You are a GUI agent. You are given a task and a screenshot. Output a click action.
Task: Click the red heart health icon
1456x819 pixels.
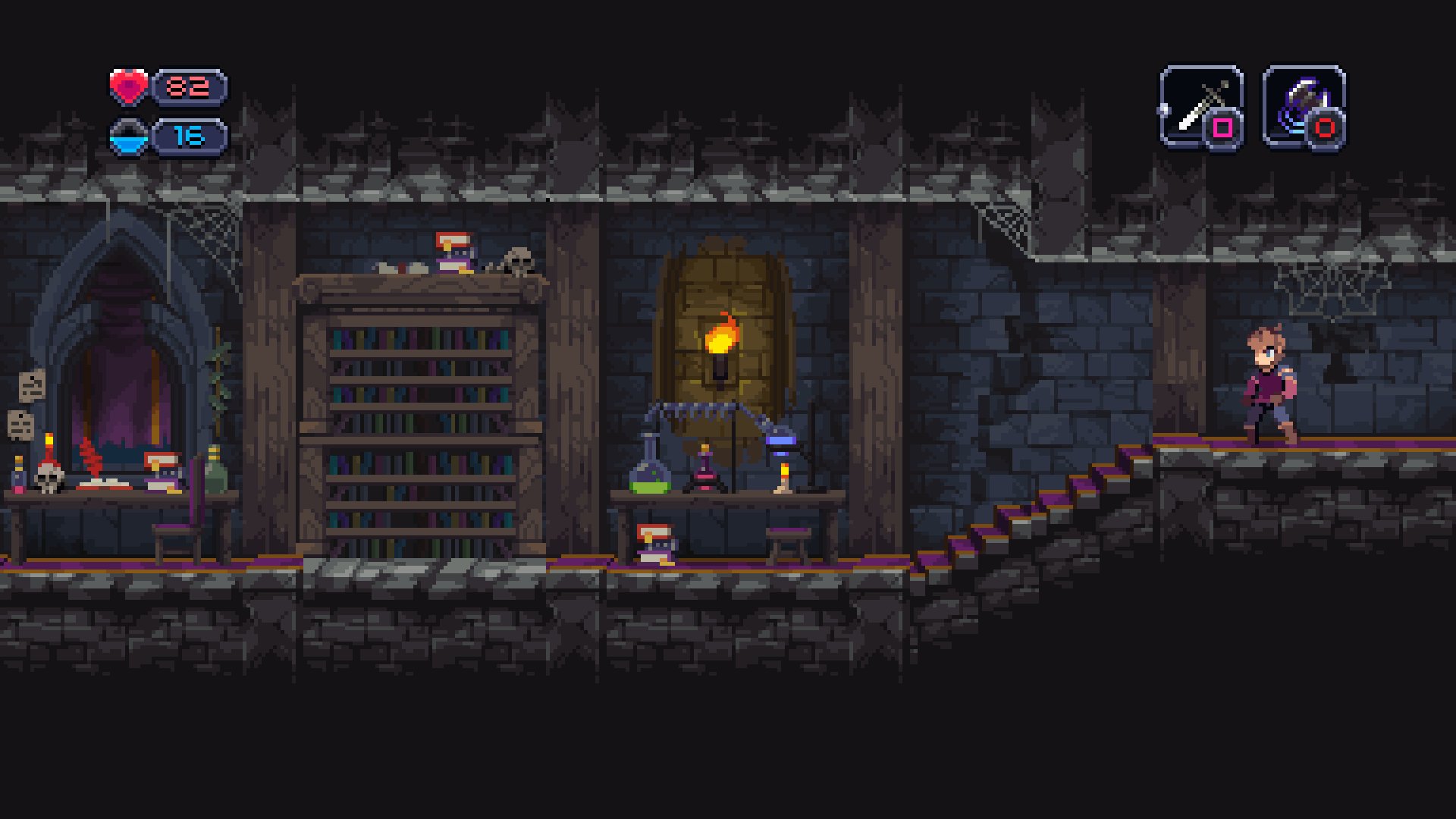[129, 87]
